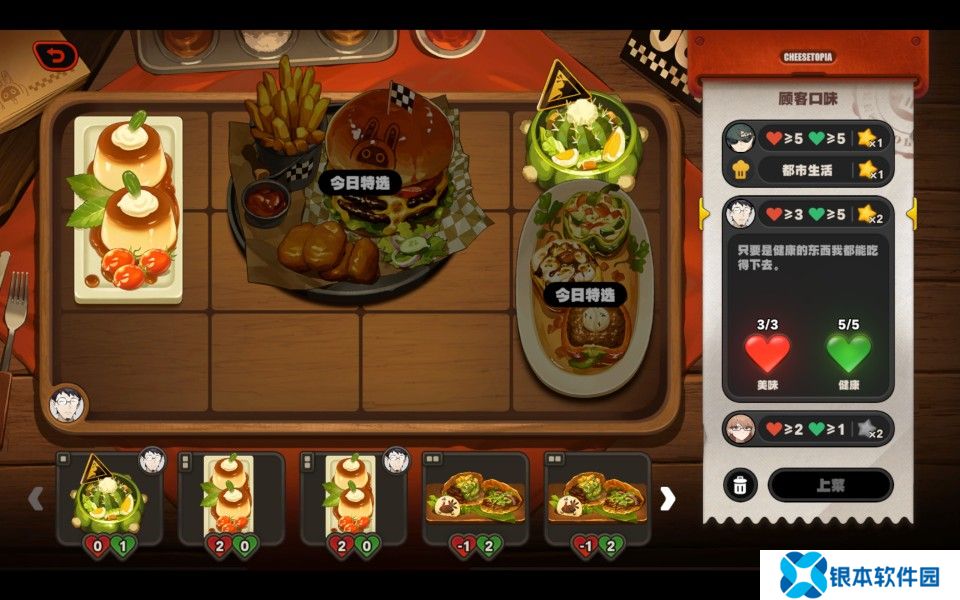Viewport: 960px width, 600px height.
Task: Click the trash can discard button
Action: (x=740, y=485)
